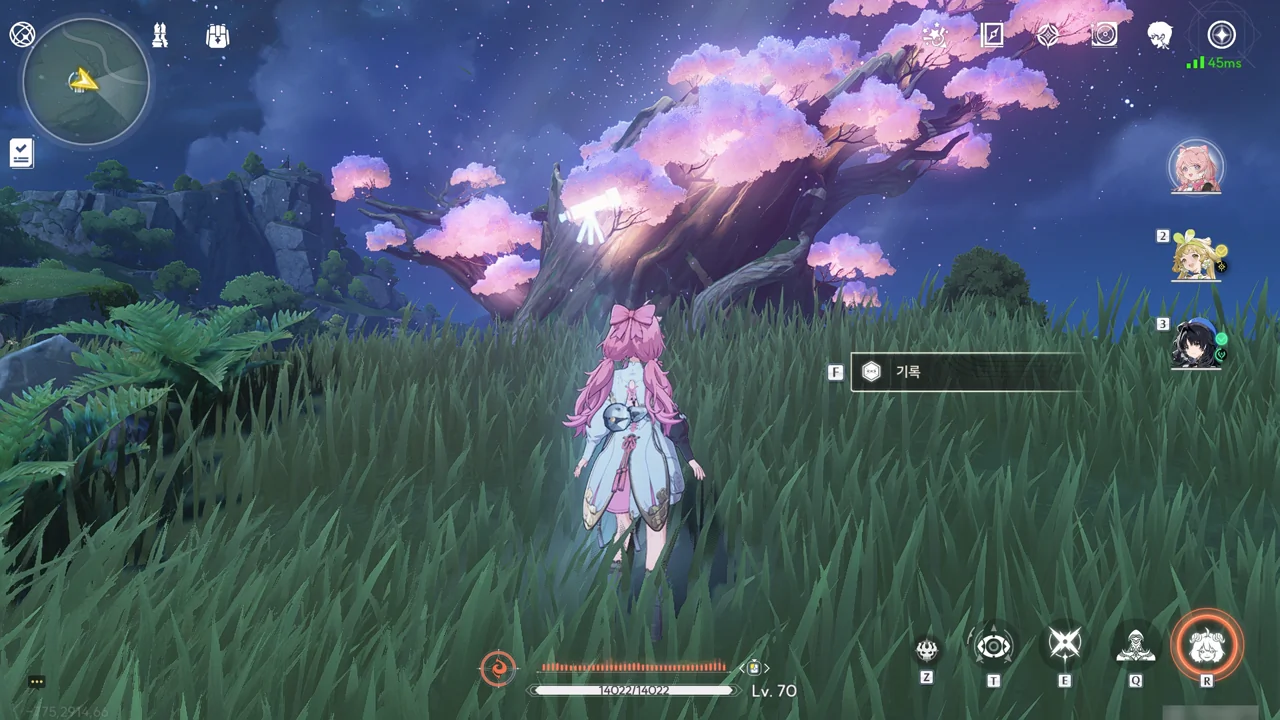Trigger the hooded figure echo skill
The image size is (1280, 720).
[x=1135, y=647]
